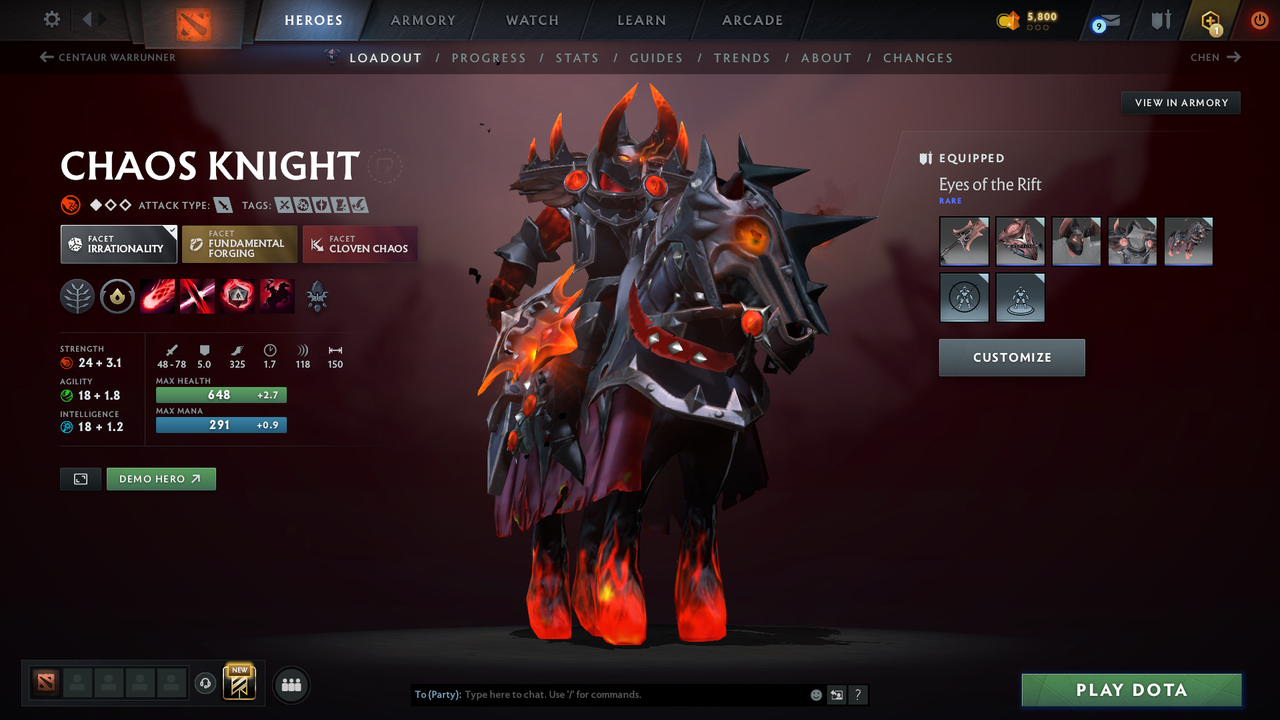Open Dota Plus via the gold hexagon icon

point(1210,20)
